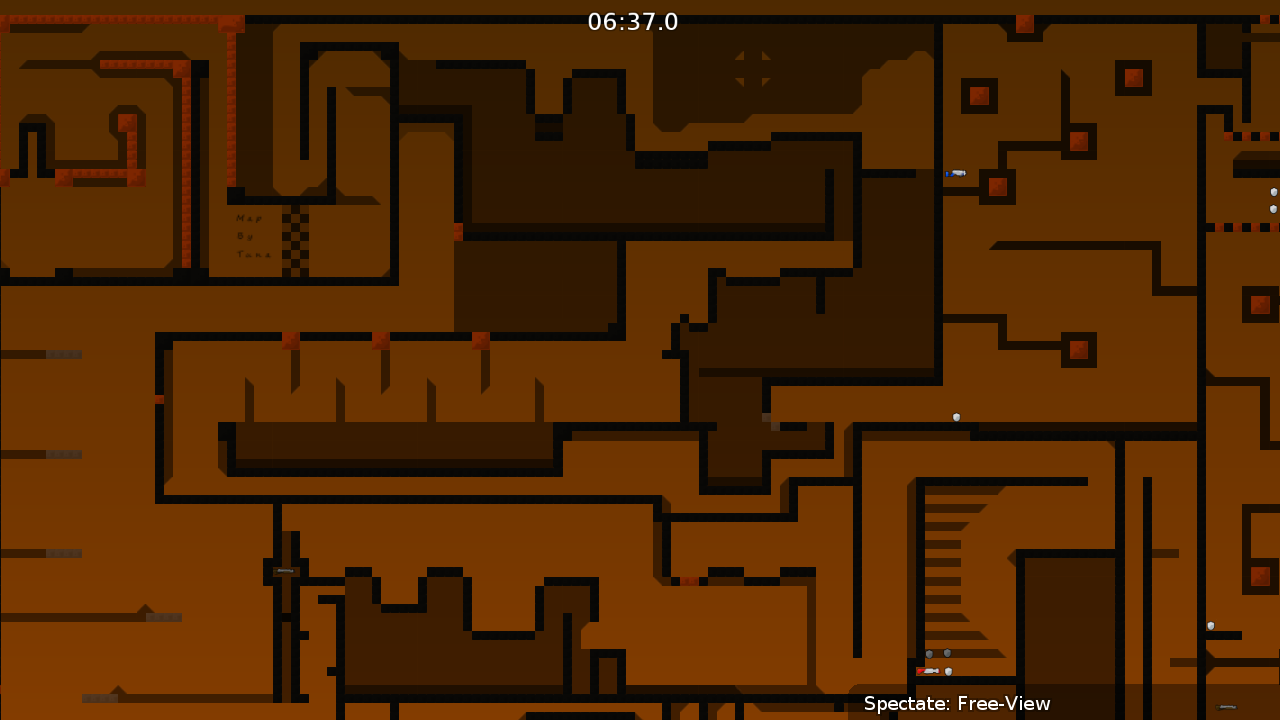Click the shotgun lying on the small platform
This screenshot has width=1280, height=720.
[x=284, y=570]
